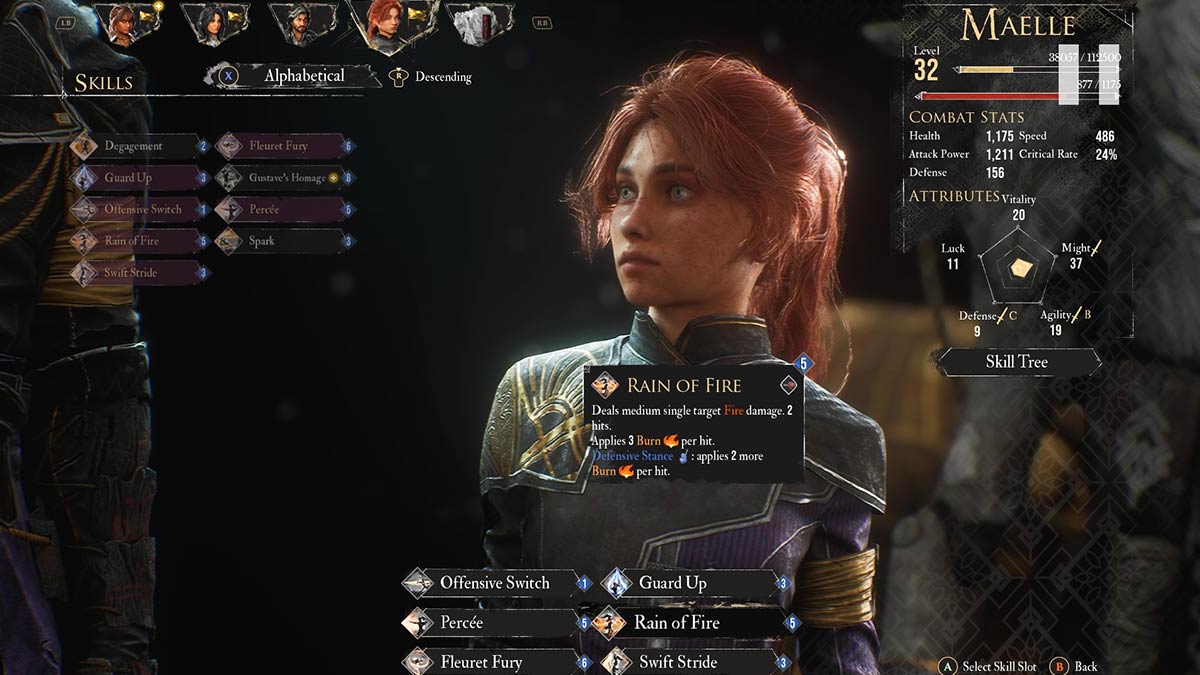The image size is (1200, 675).
Task: Click the equipped Rain of Fire slot at bottom
Action: pos(688,623)
